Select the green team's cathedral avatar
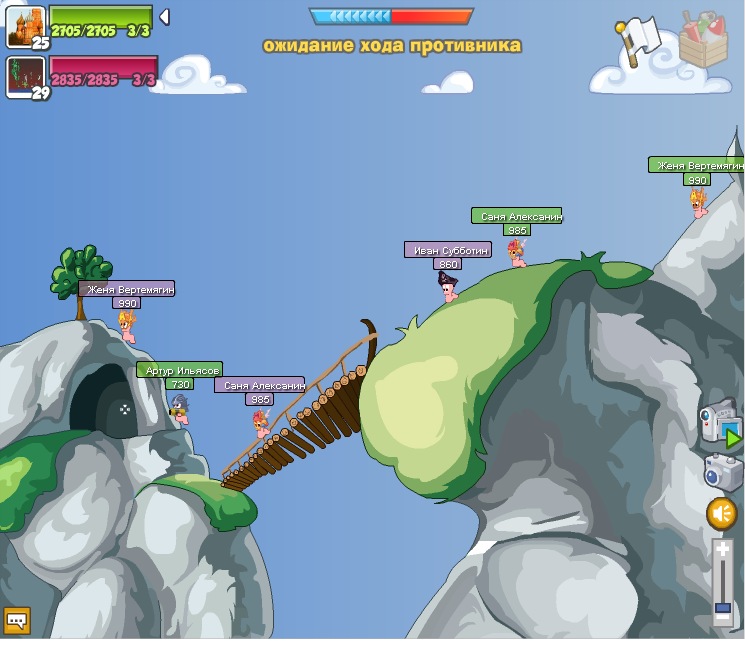This screenshot has height=650, width=745. (25, 26)
